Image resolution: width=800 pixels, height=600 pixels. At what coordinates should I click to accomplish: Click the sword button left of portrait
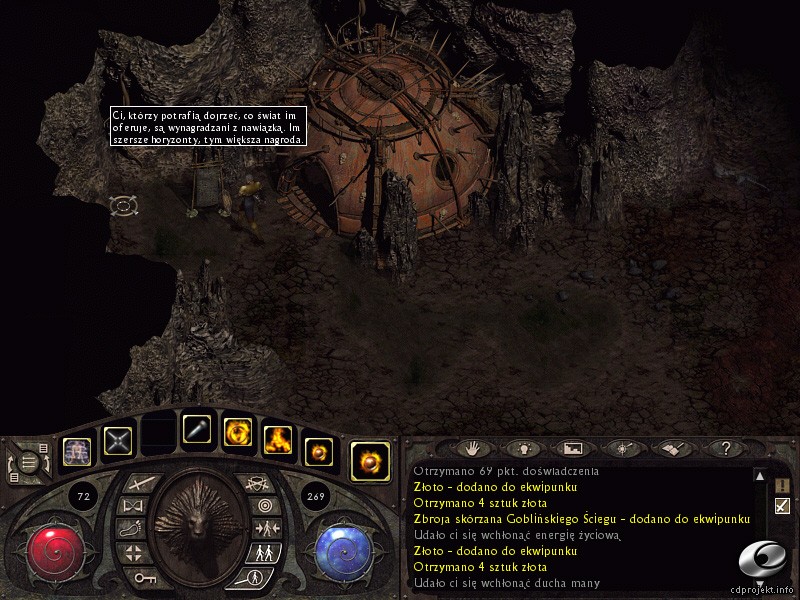pos(137,483)
